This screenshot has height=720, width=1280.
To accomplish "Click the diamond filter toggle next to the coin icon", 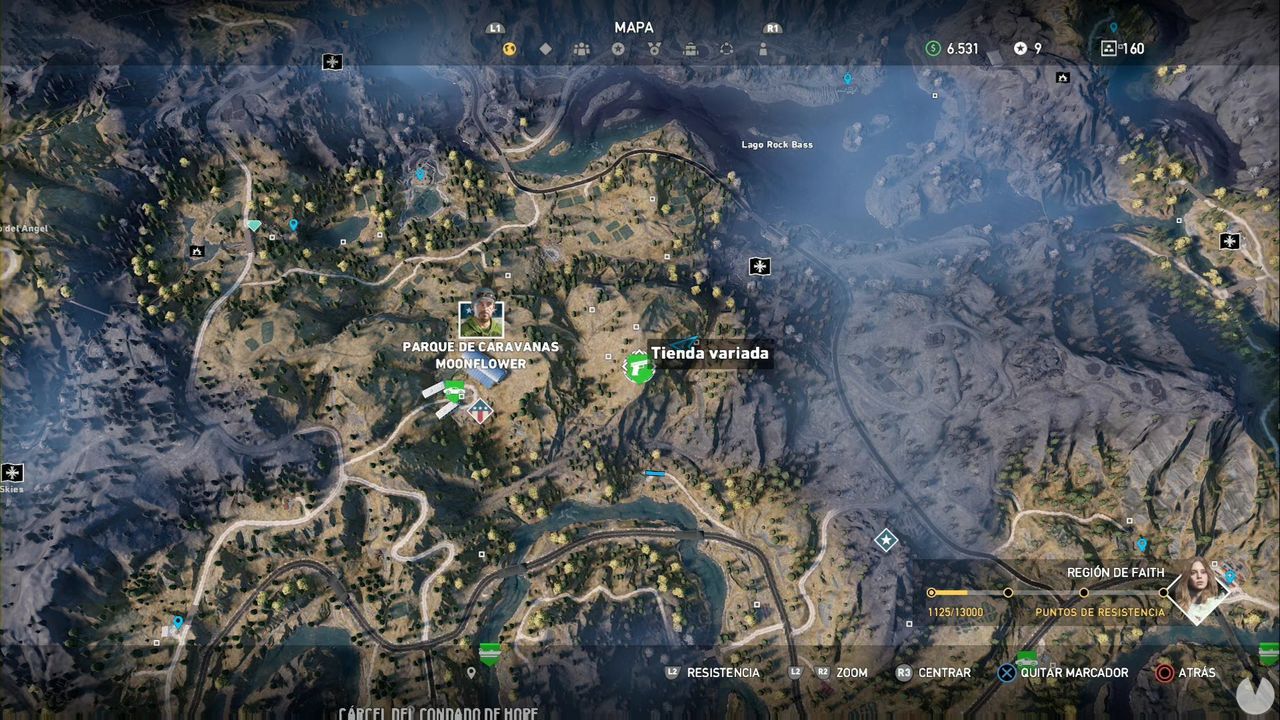I will pyautogui.click(x=546, y=48).
